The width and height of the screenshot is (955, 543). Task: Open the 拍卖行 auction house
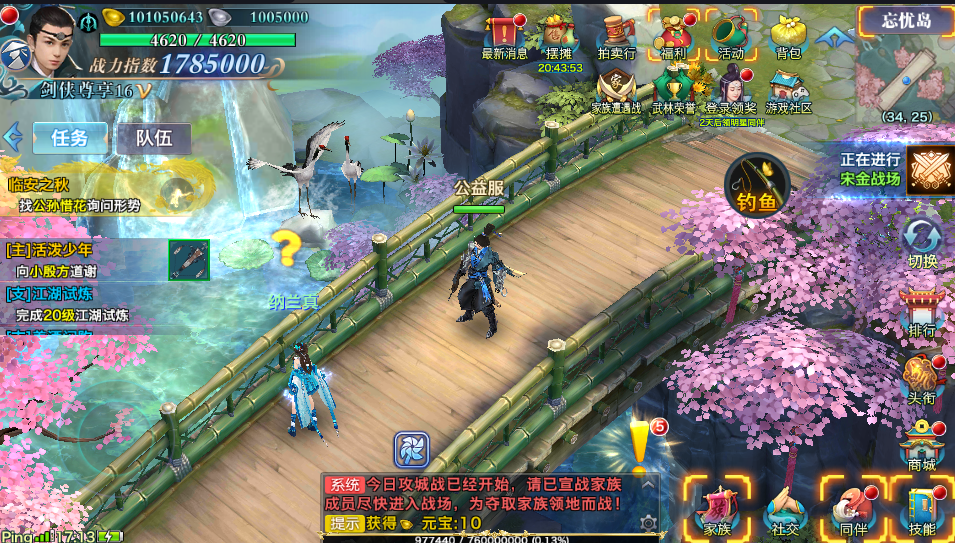coord(616,36)
